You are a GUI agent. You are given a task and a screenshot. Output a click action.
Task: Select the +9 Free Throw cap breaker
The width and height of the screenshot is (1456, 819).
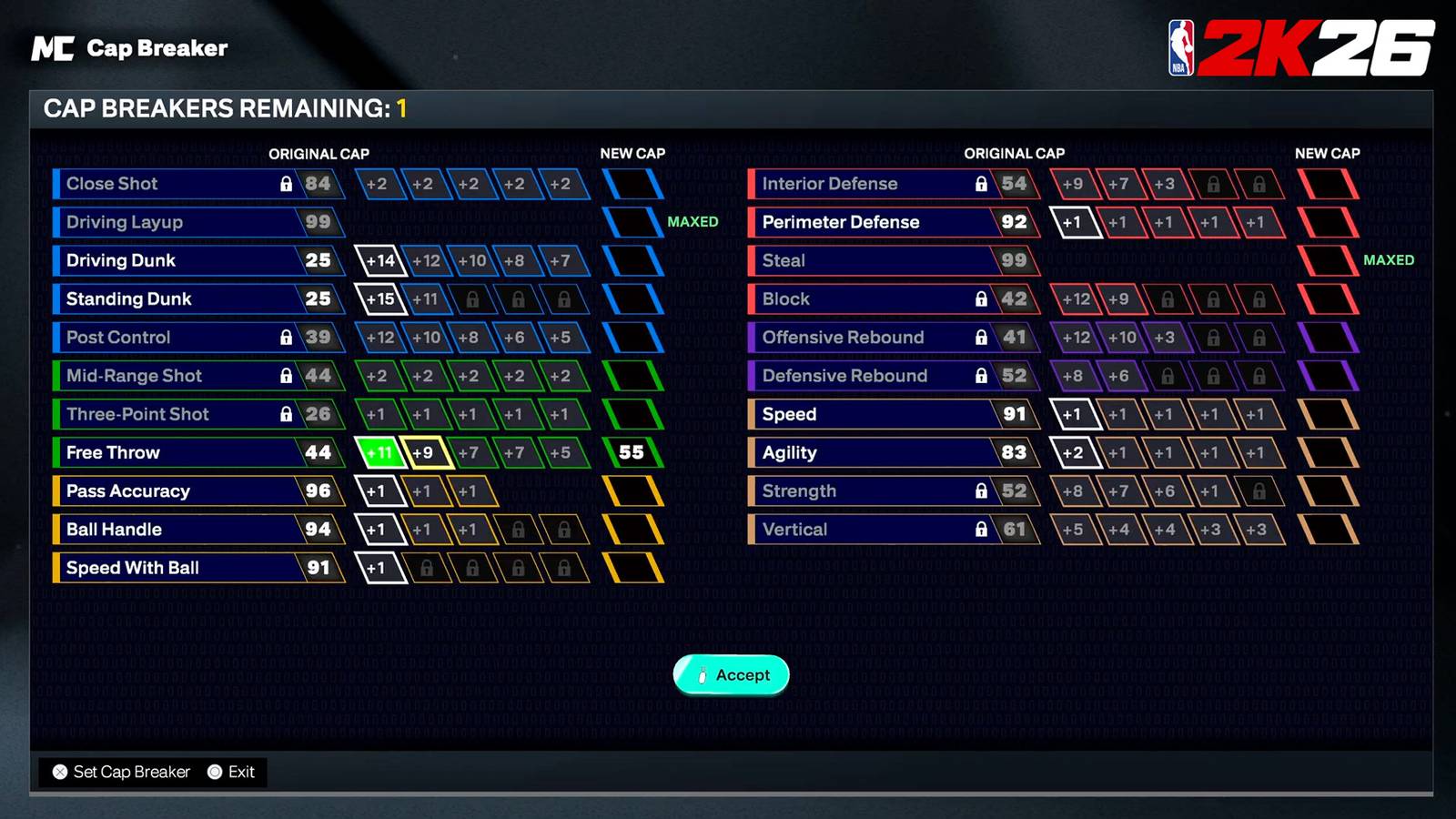click(x=424, y=453)
